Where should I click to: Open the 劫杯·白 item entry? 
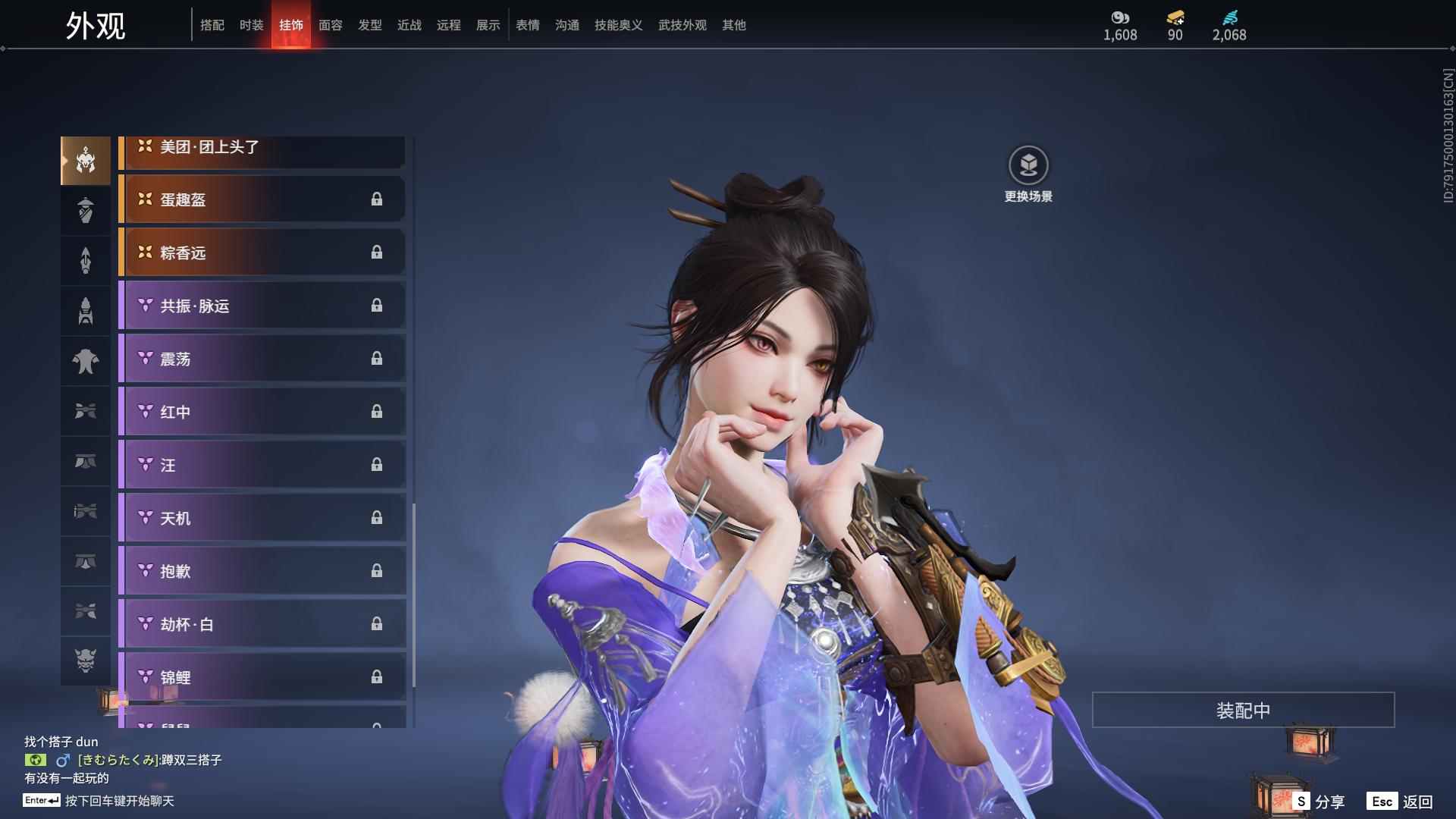point(262,624)
